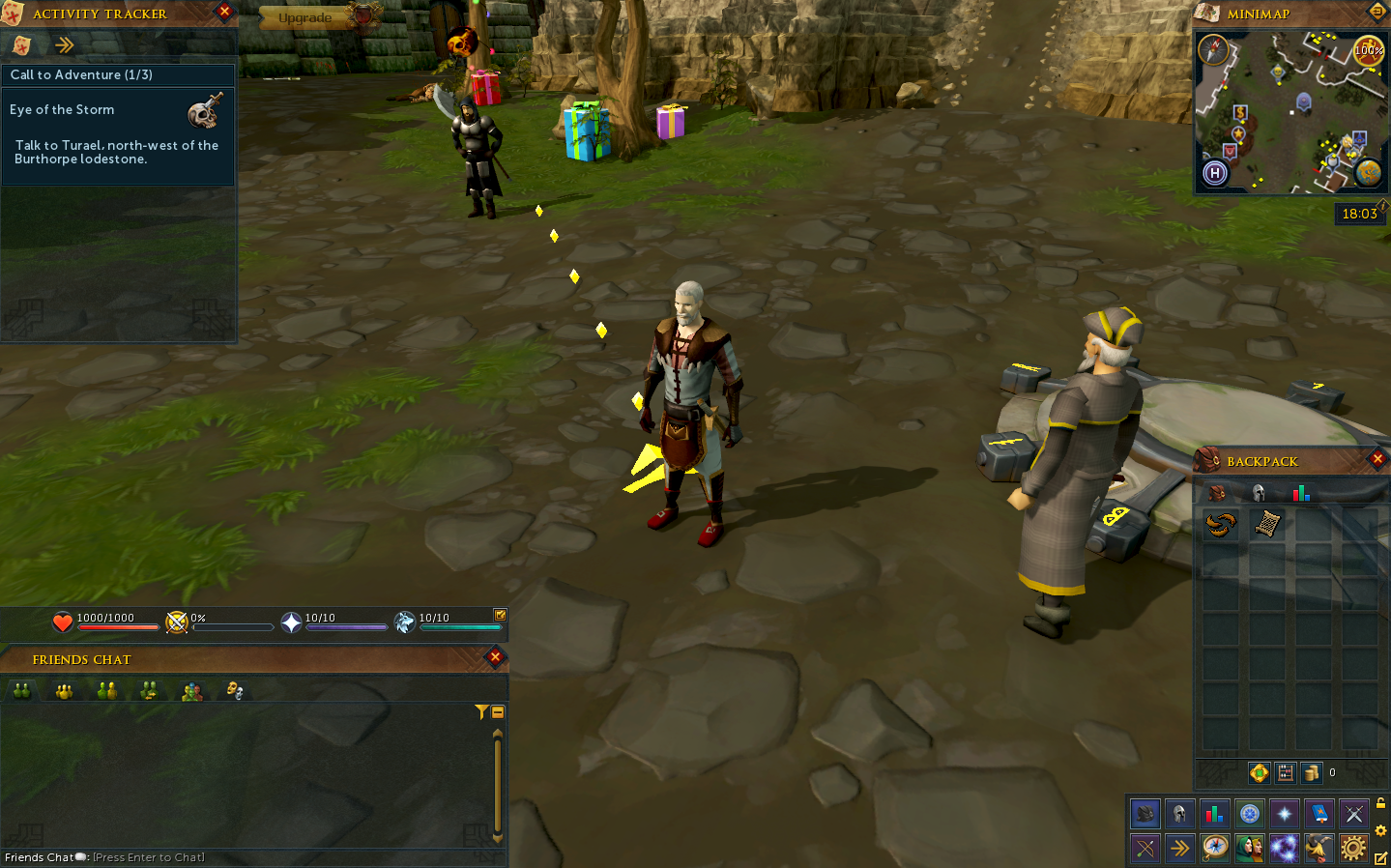Select the Ranged bow and arrow icon
This screenshot has height=868, width=1391.
tap(1145, 848)
